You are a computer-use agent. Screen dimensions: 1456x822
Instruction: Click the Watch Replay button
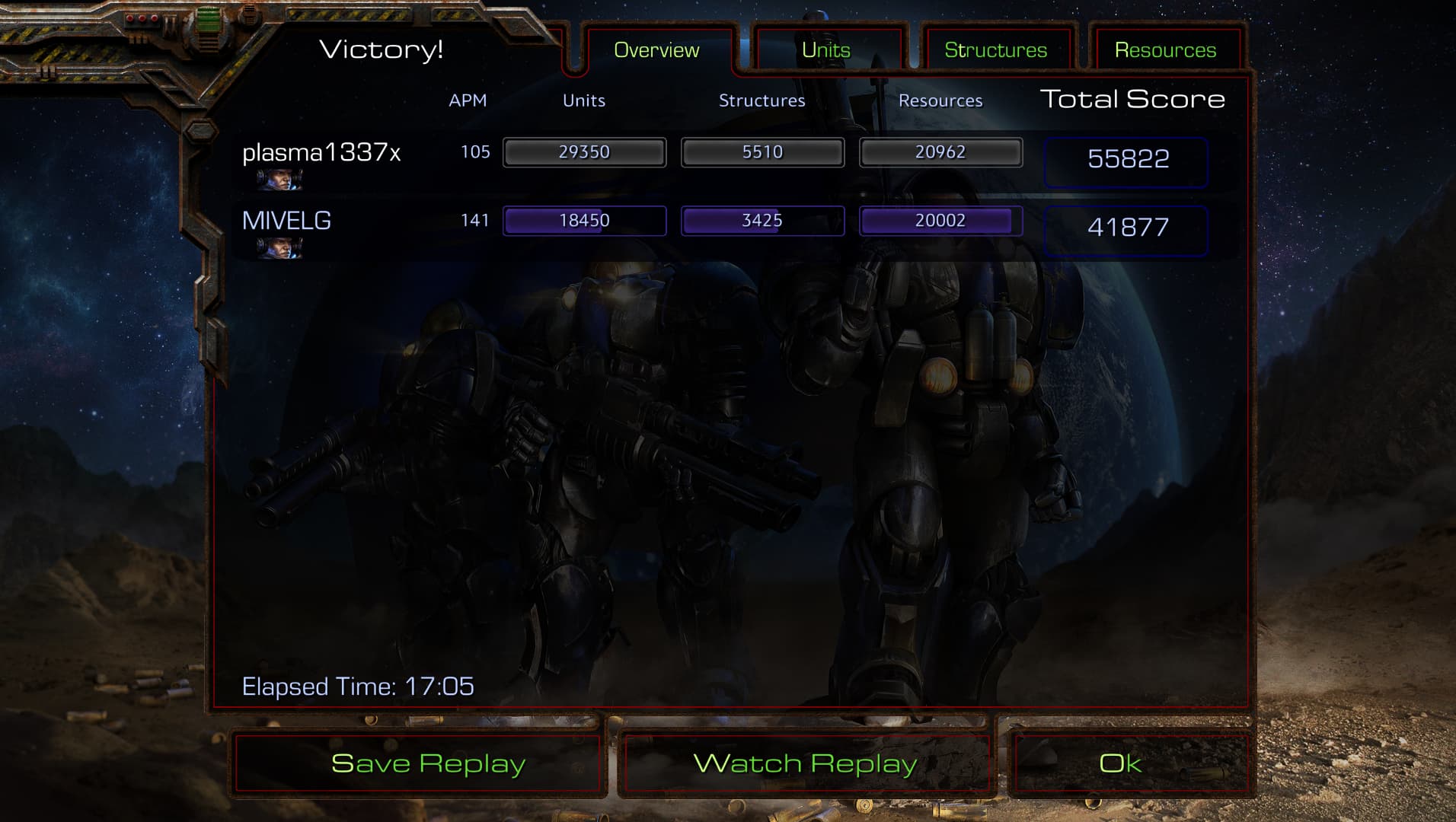tap(806, 763)
